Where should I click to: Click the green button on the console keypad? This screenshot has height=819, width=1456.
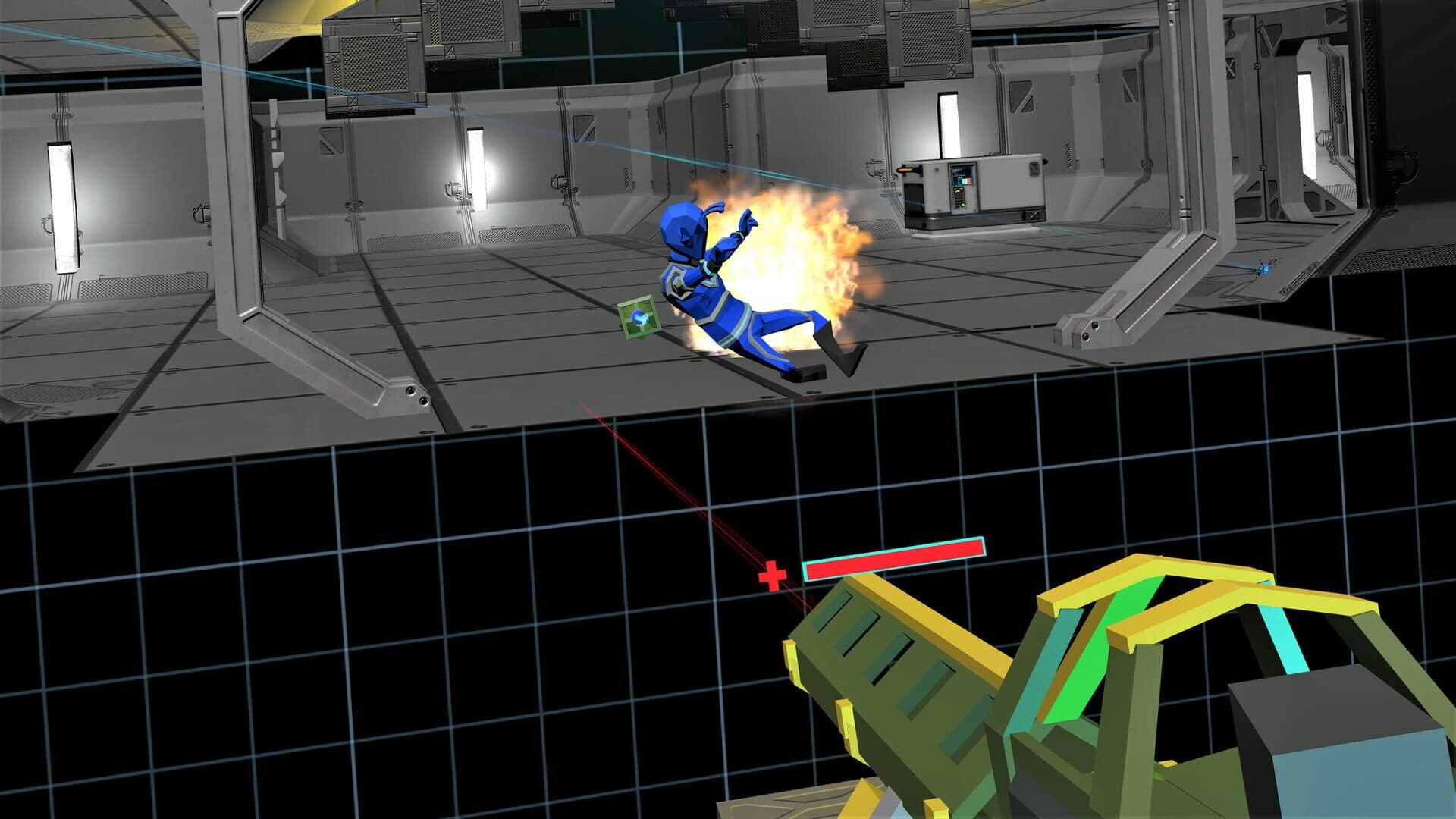(963, 206)
